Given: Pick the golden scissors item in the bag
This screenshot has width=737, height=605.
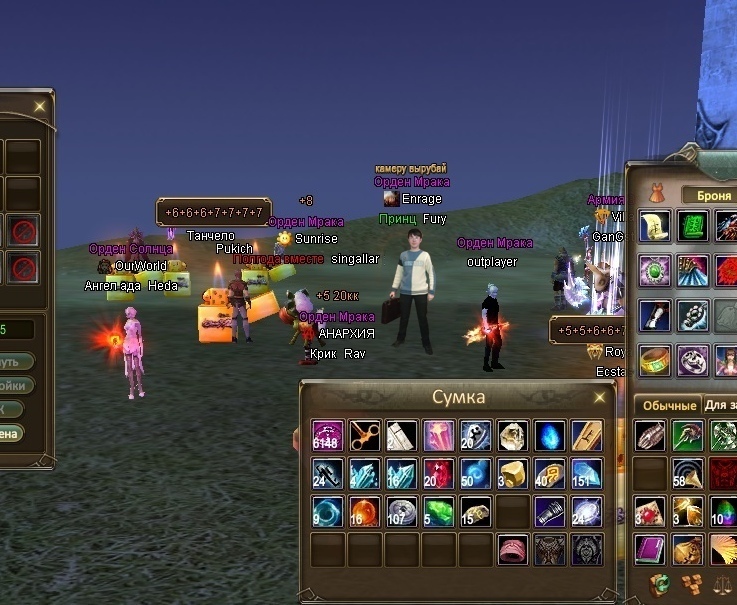Looking at the screenshot, I should pyautogui.click(x=365, y=435).
